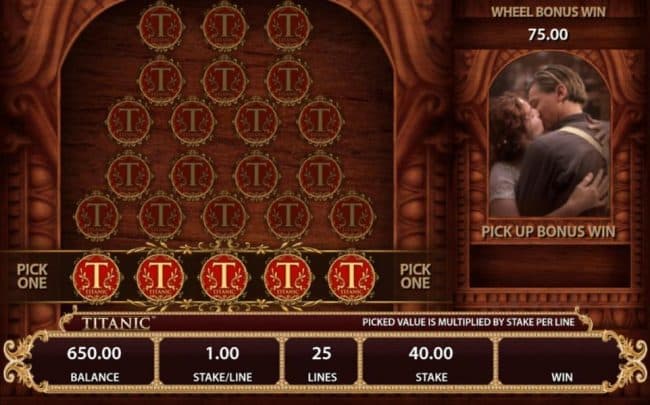650x405 pixels.
Task: Choose the first medallion in the Pick One row
Action: [97, 277]
